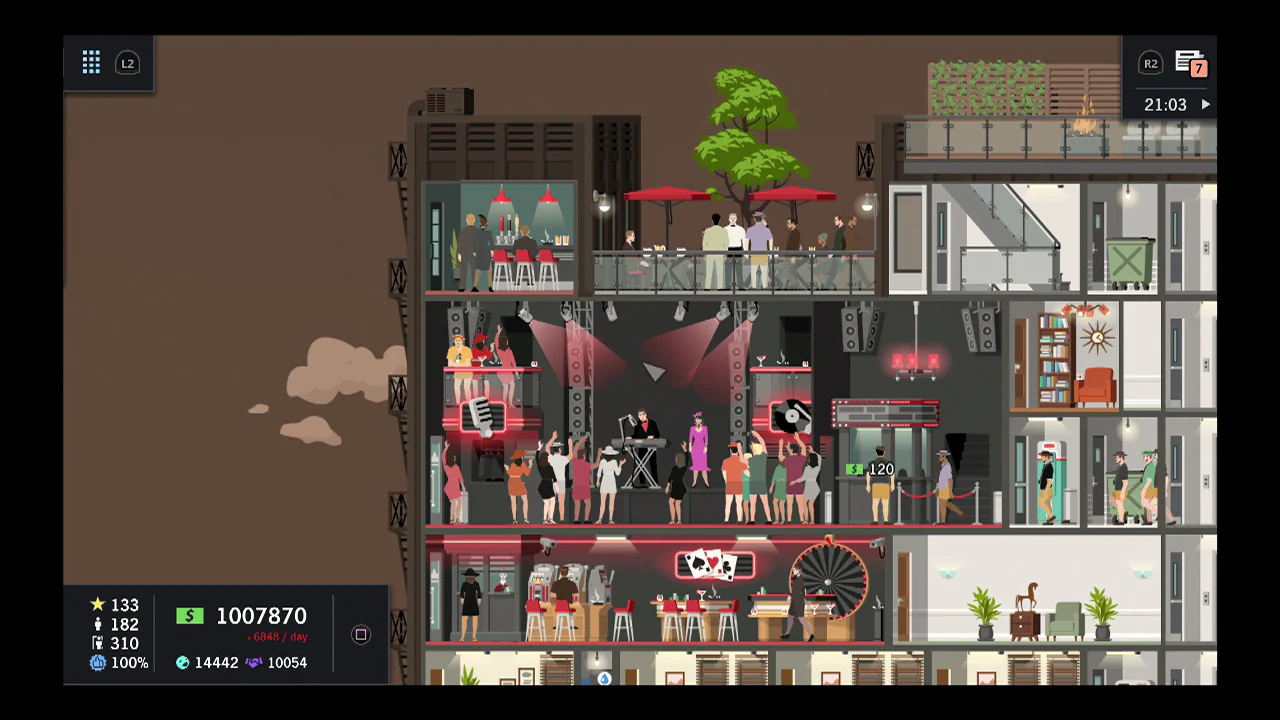
Task: Click the teal globe influence icon
Action: click(182, 662)
